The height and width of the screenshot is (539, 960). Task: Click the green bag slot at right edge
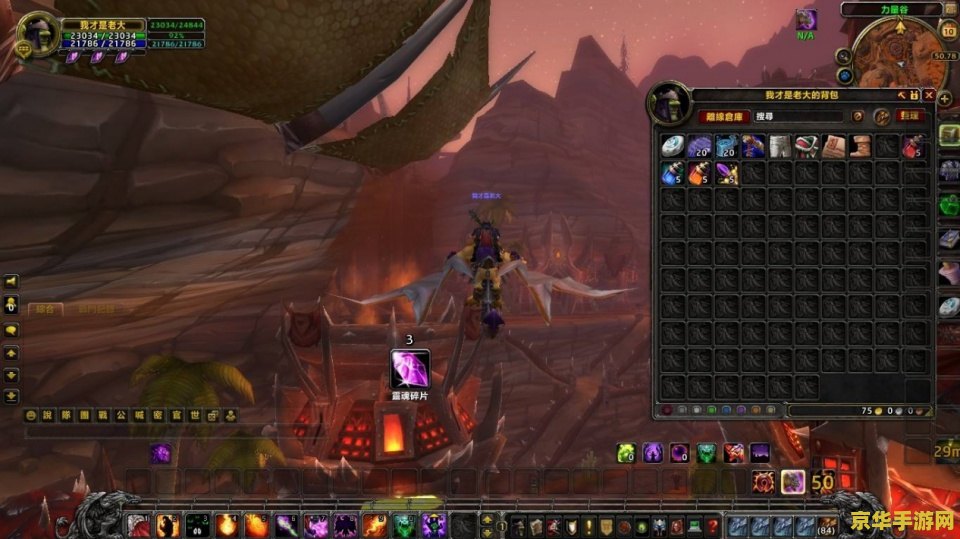pos(949,205)
